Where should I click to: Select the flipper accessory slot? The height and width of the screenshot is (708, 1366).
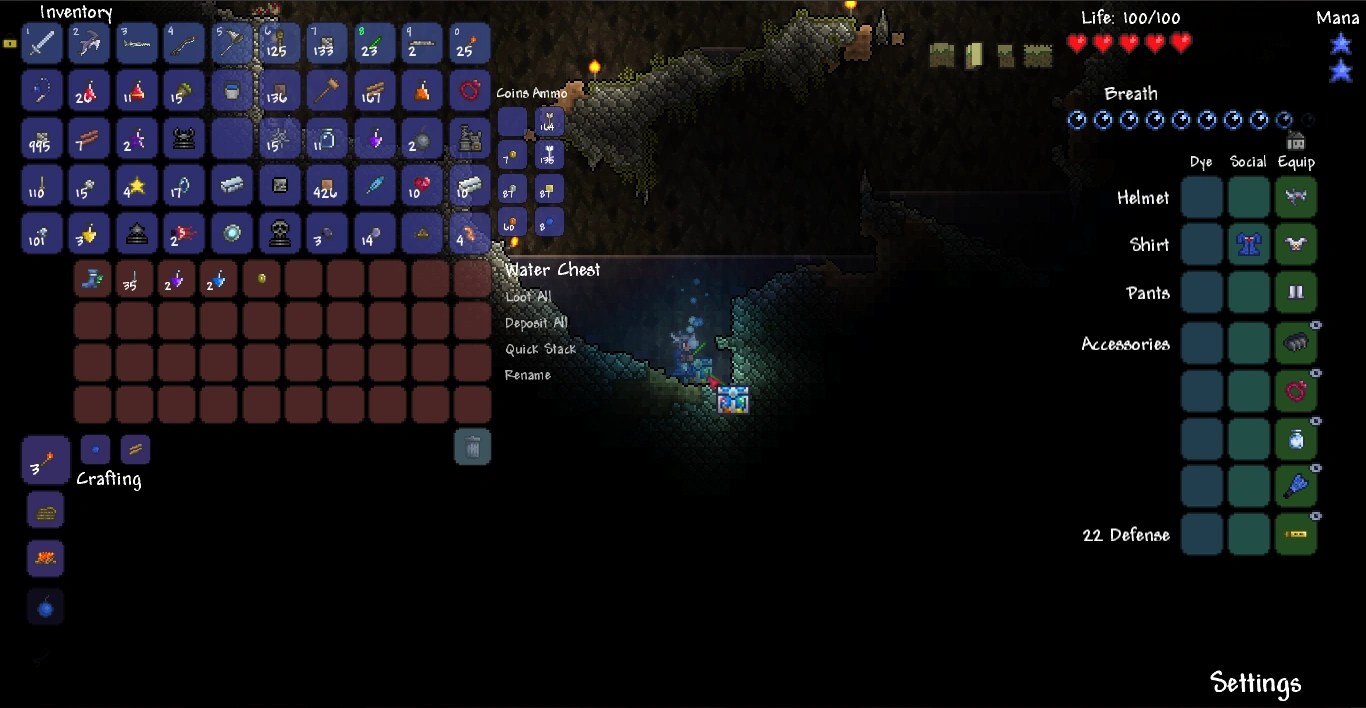1296,486
